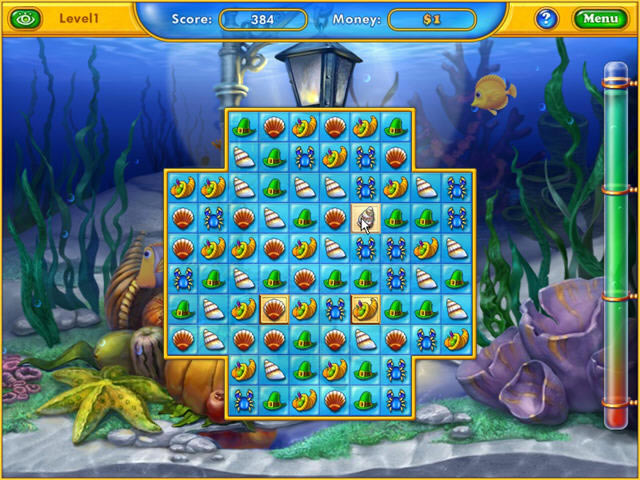Screen dimensions: 640x480
Task: Select the tile under the hand cursor
Action: 365,217
